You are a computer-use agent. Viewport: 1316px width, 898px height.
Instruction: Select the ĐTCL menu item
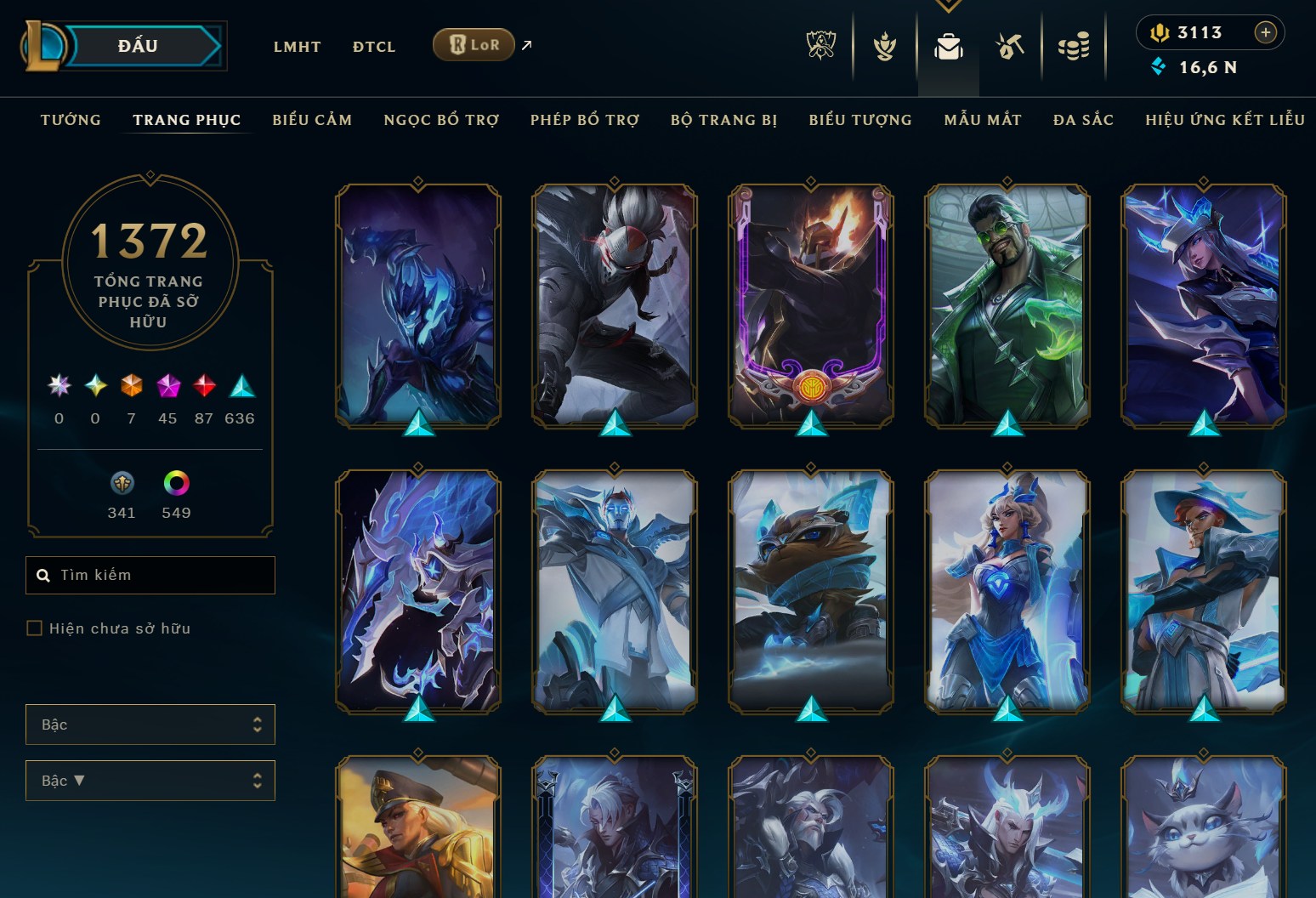(x=373, y=47)
